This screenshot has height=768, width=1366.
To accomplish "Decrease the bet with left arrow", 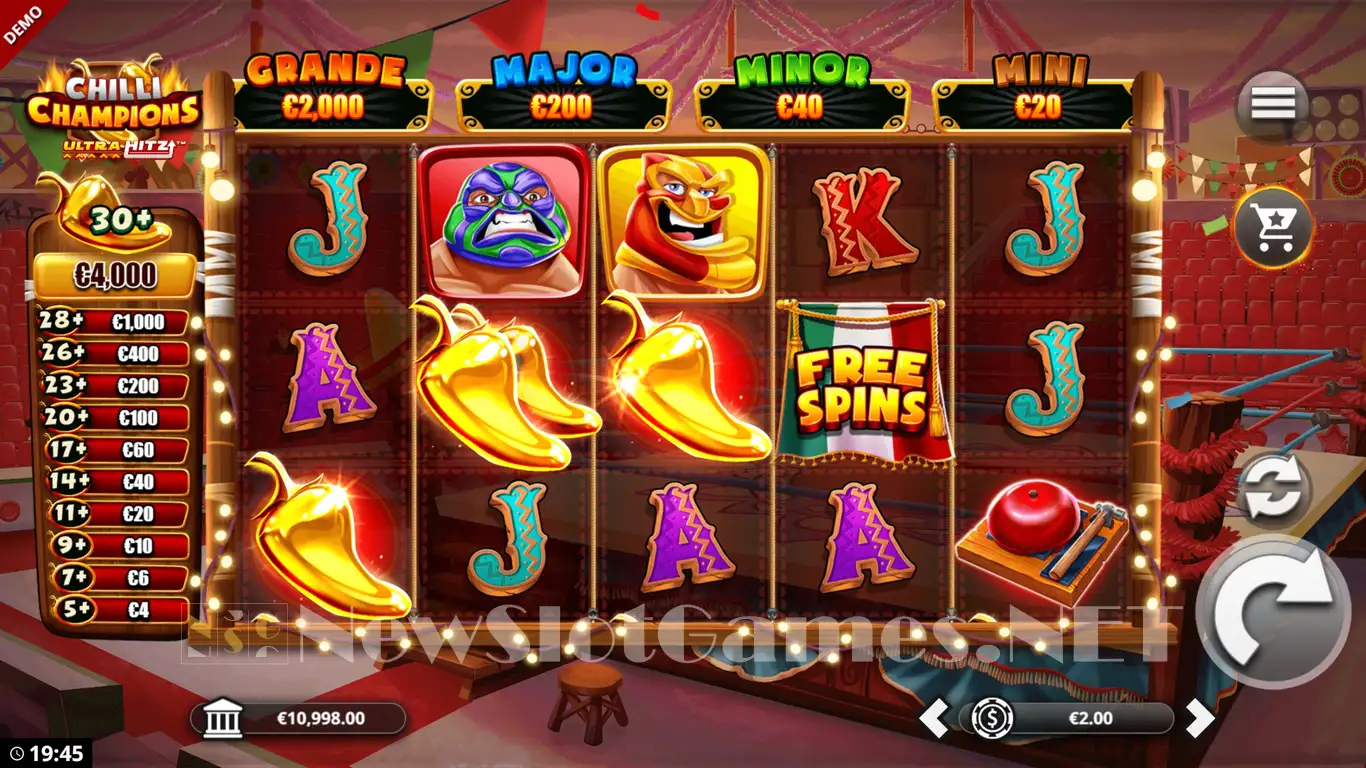I will pyautogui.click(x=933, y=718).
